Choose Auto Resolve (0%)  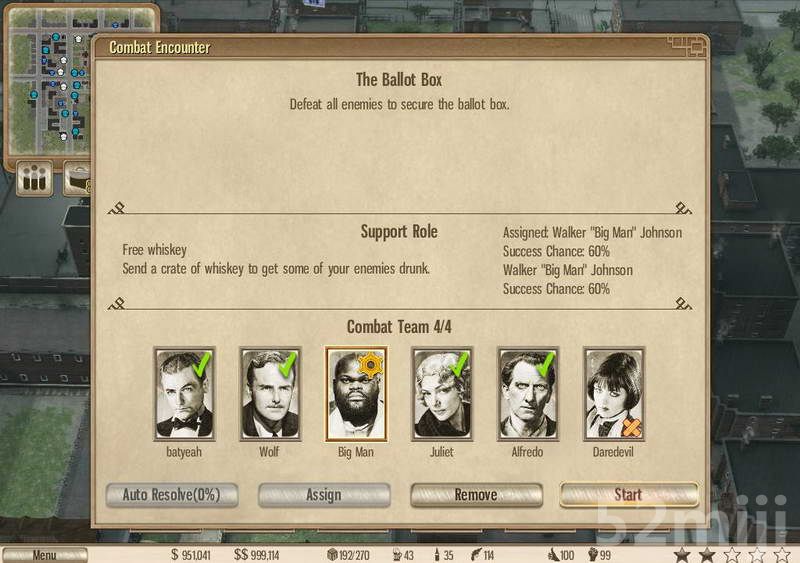(172, 495)
